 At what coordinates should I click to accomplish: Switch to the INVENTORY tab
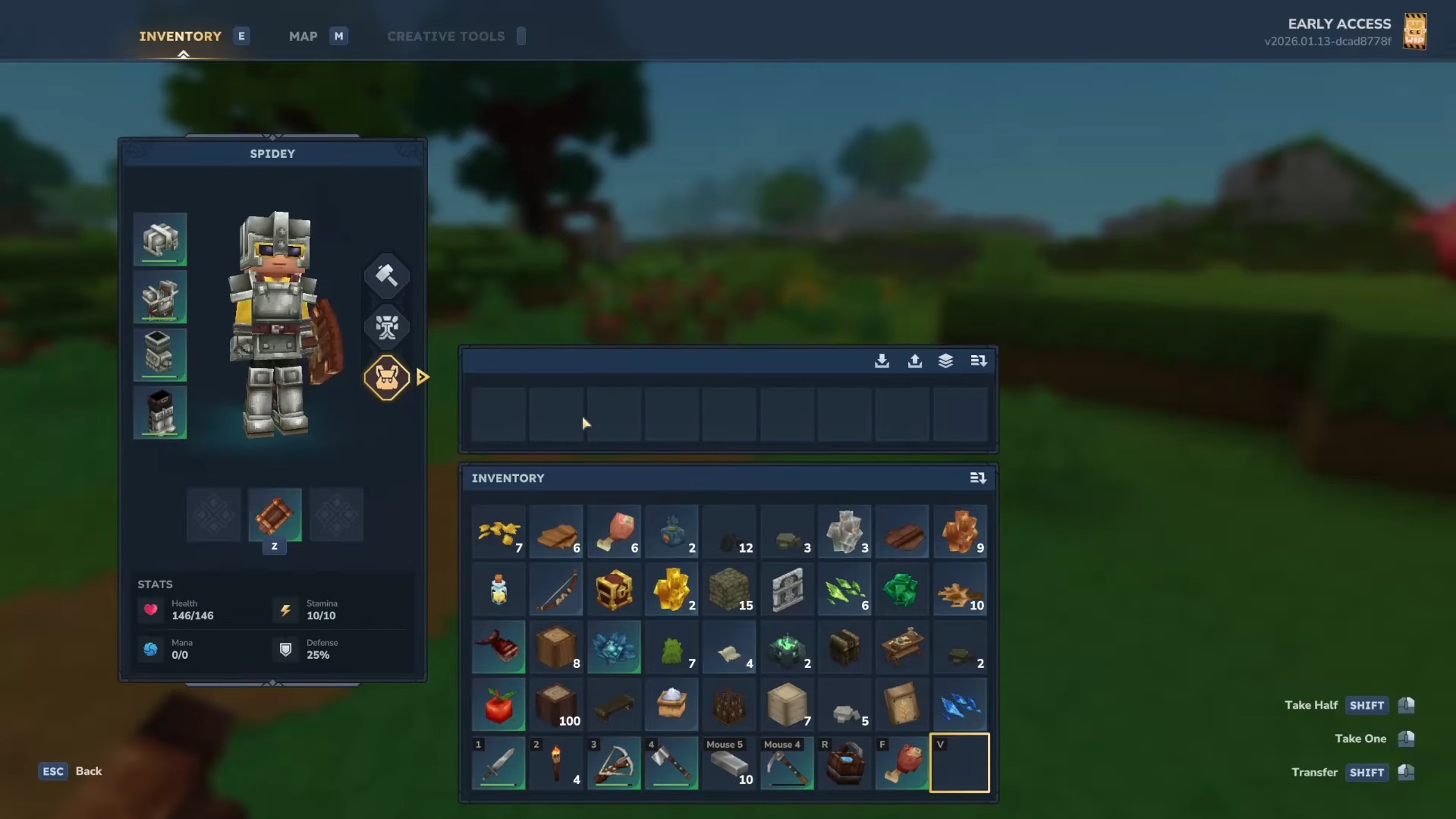click(x=180, y=36)
